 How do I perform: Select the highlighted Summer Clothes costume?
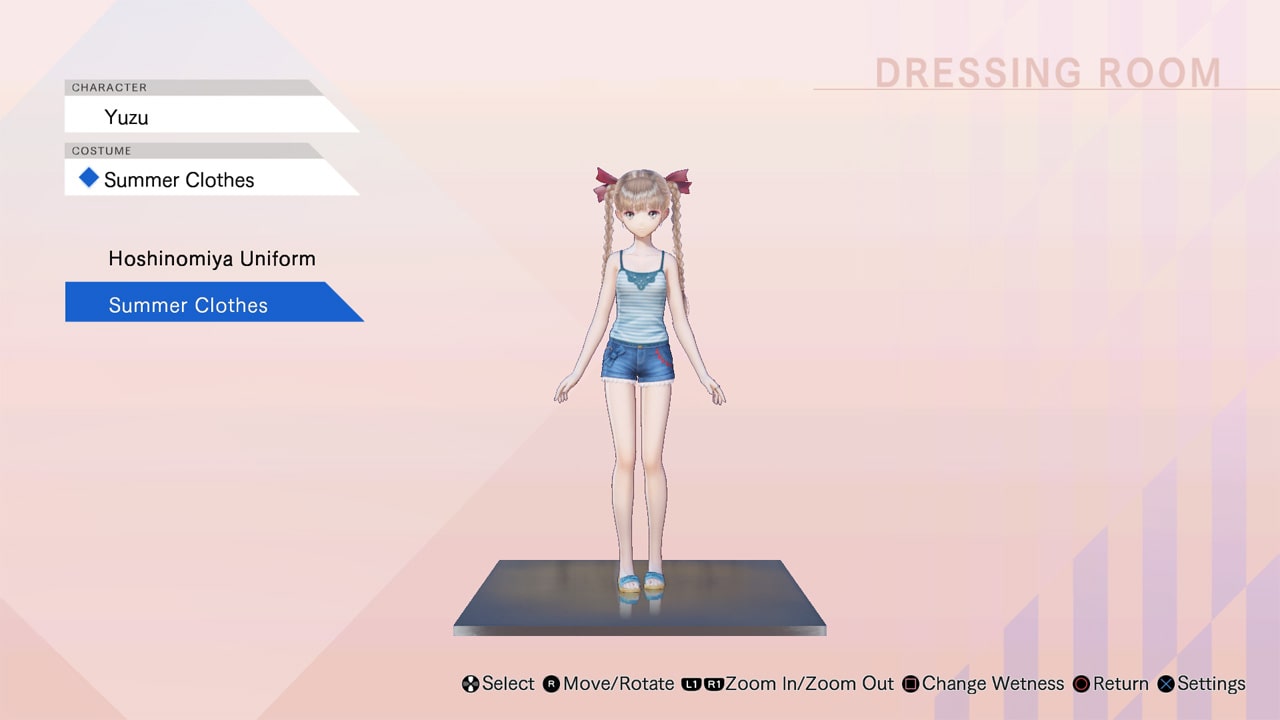pyautogui.click(x=188, y=304)
